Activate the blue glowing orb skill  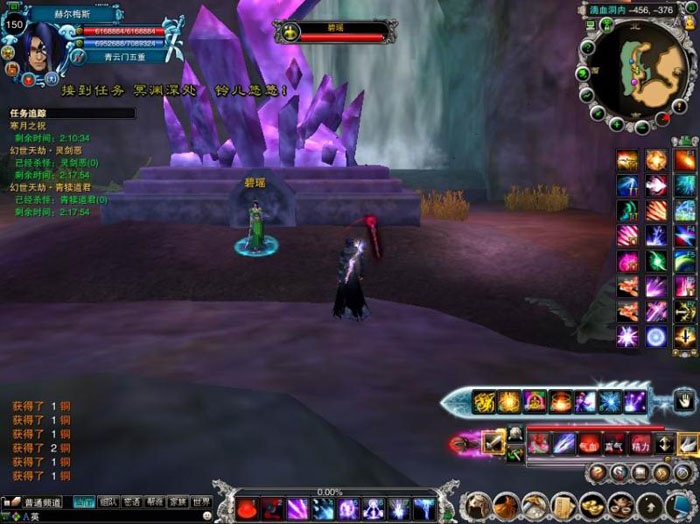[x=656, y=337]
